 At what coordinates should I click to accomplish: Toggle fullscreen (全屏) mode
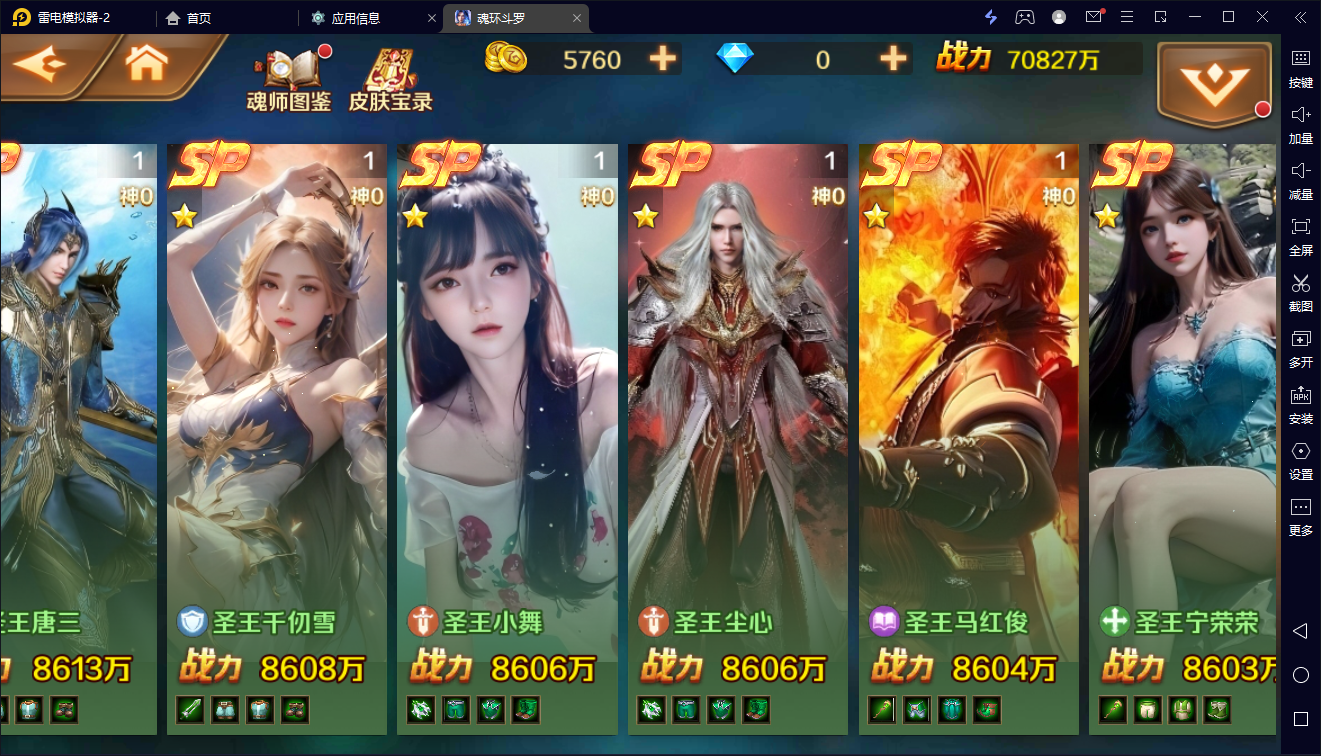pyautogui.click(x=1301, y=237)
